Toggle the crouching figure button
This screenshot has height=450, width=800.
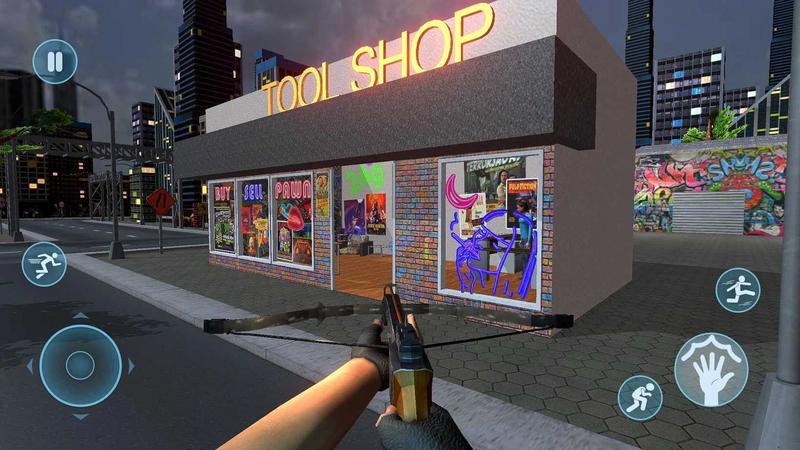click(640, 397)
